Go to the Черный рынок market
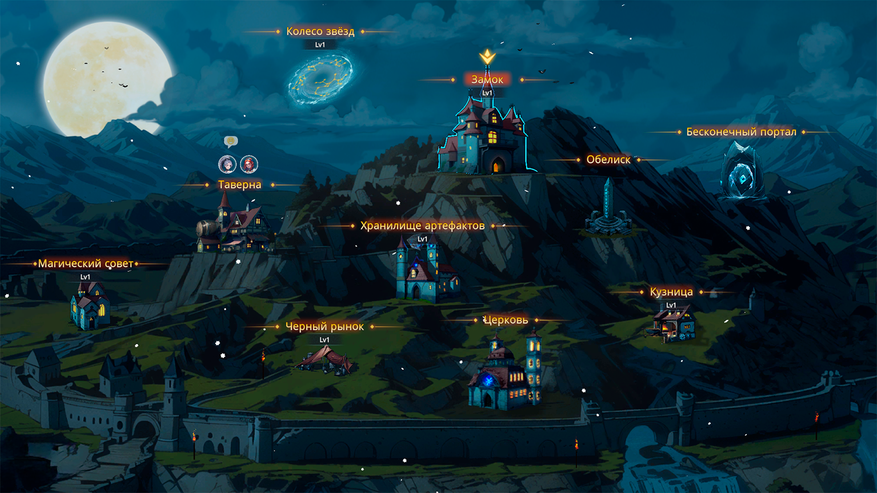877x493 pixels. coord(323,357)
